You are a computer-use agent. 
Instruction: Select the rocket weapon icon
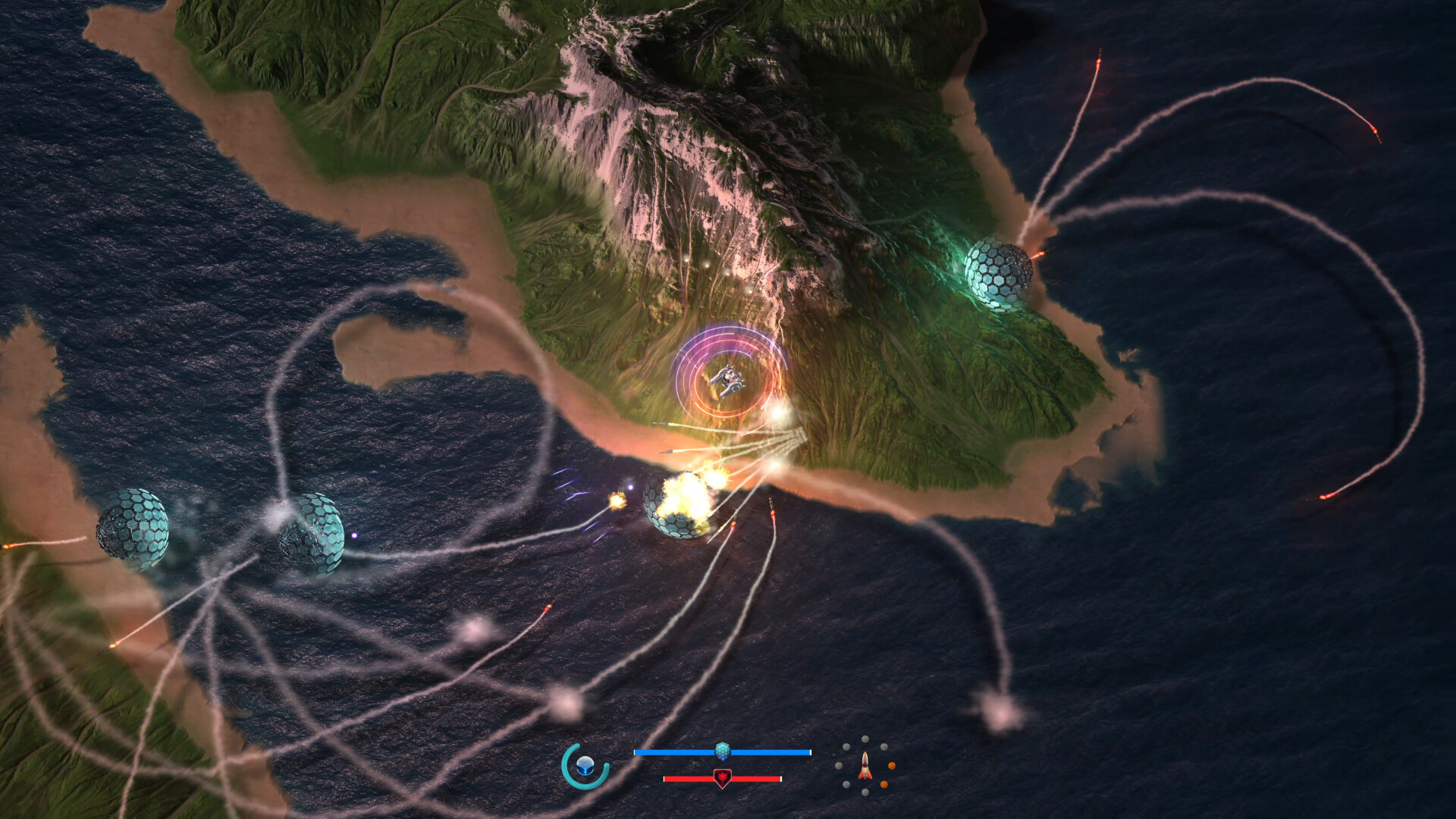pyautogui.click(x=864, y=766)
